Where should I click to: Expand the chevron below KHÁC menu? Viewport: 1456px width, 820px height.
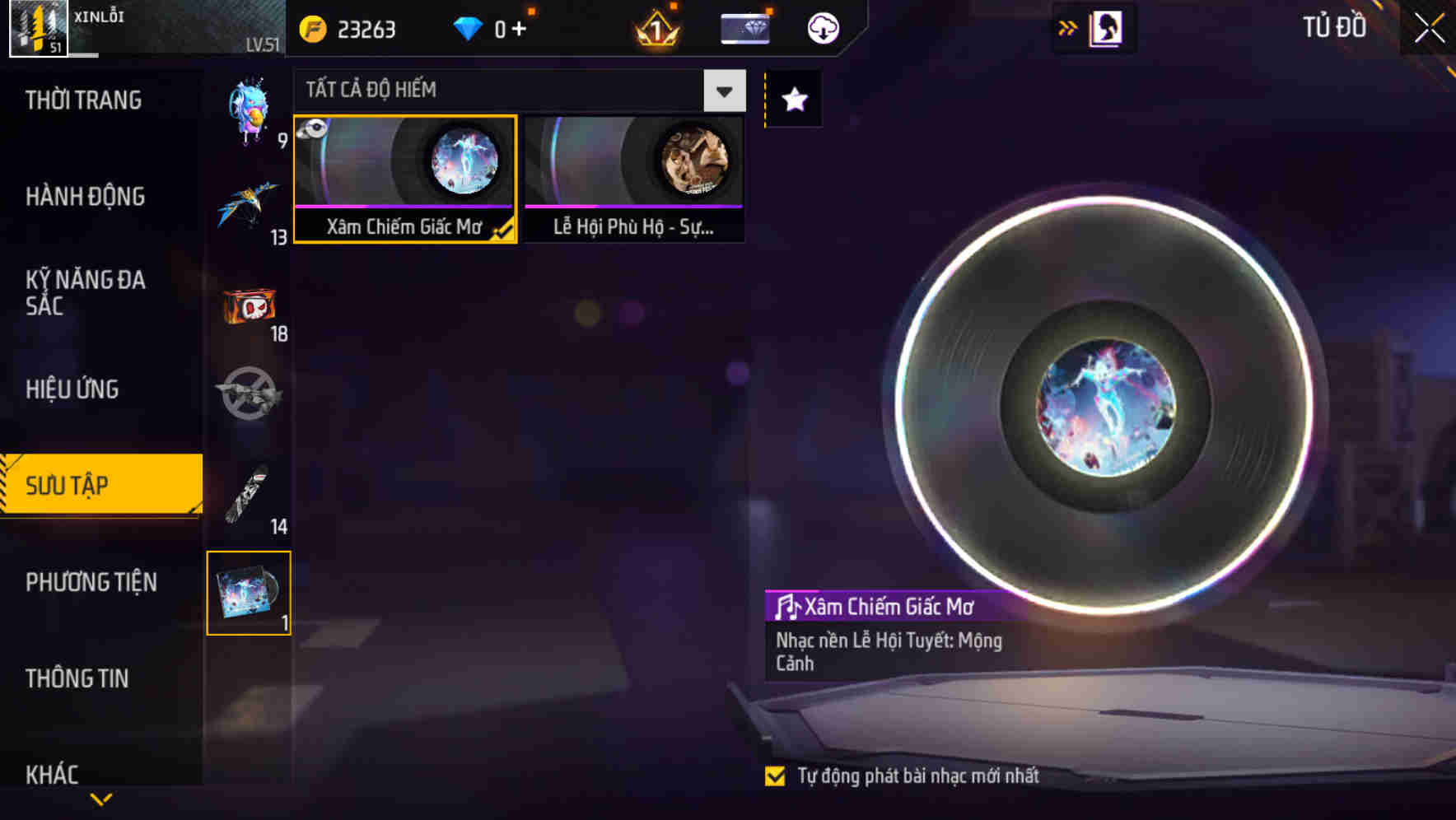[x=101, y=799]
